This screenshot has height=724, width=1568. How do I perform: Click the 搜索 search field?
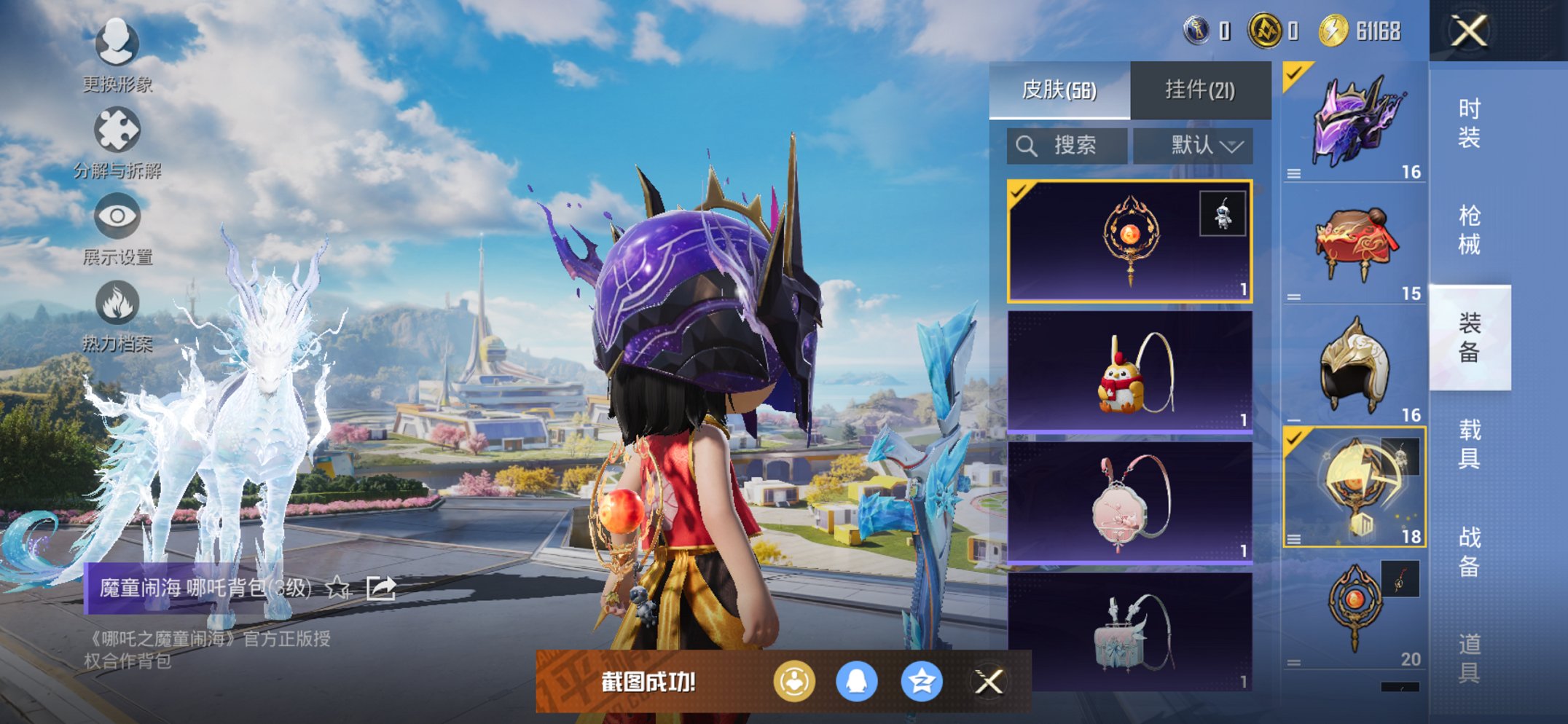click(x=1067, y=146)
